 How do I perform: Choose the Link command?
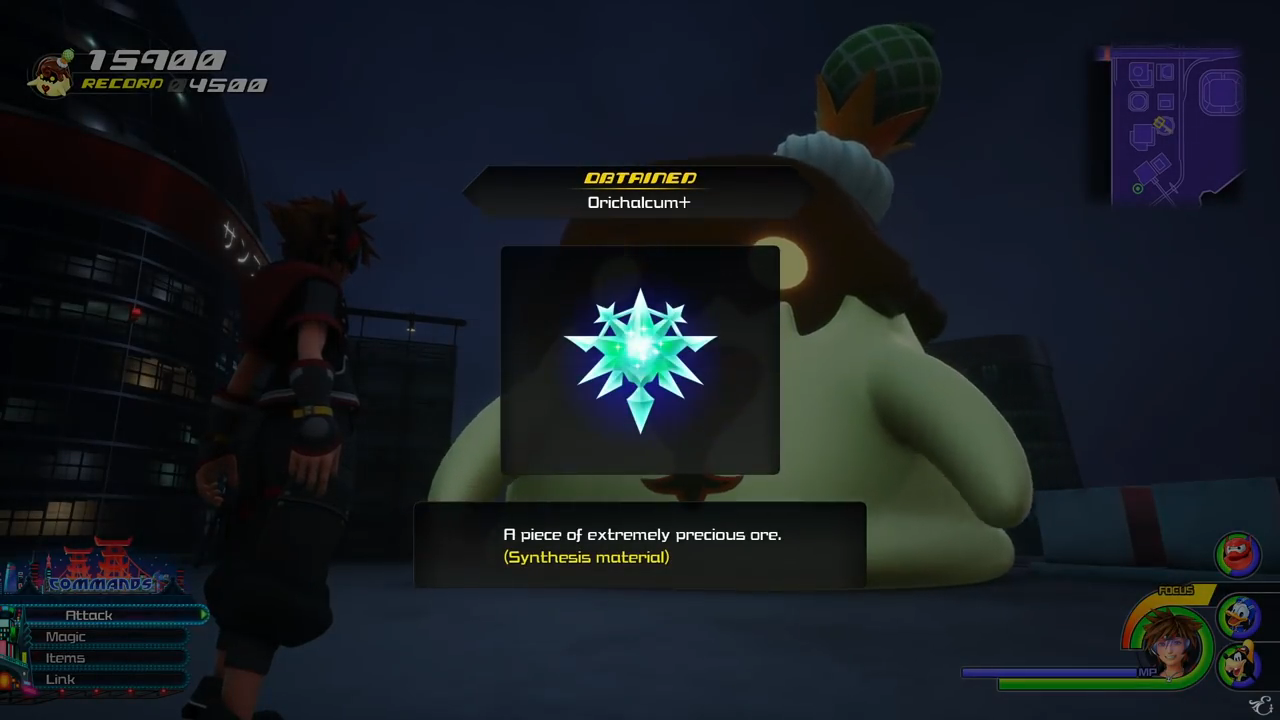(60, 679)
